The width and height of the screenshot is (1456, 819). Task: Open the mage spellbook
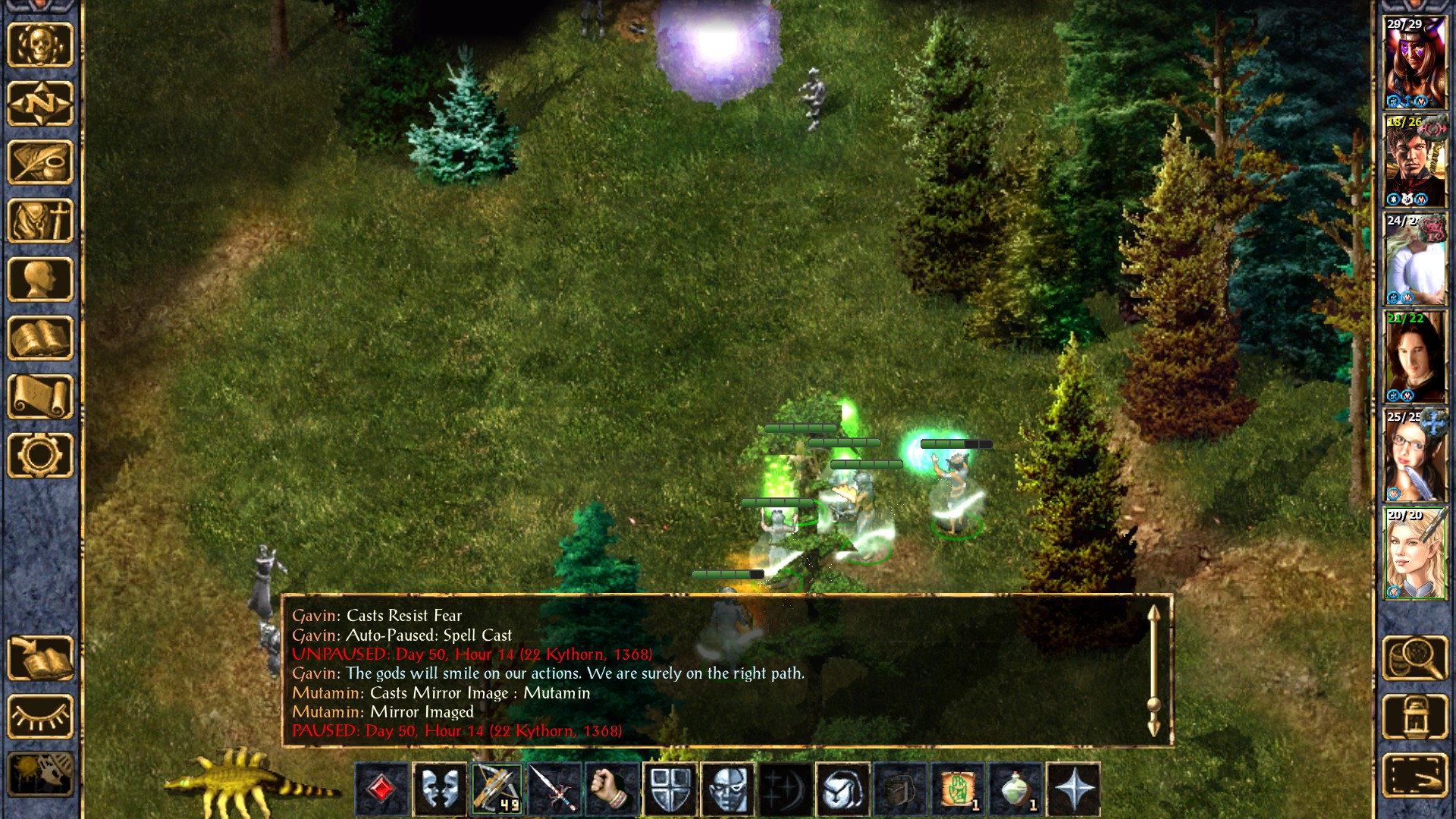coord(40,338)
